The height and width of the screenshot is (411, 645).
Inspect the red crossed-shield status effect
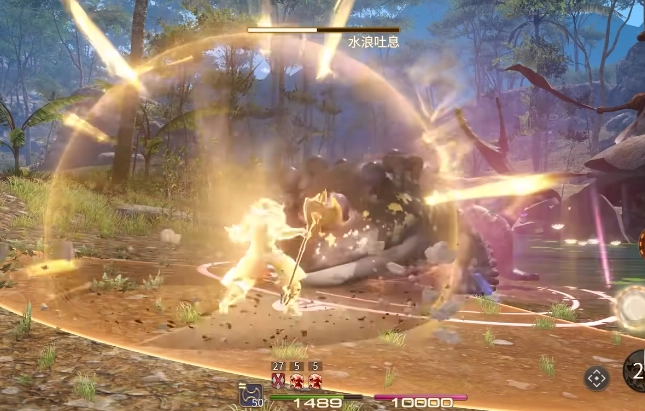[278, 381]
